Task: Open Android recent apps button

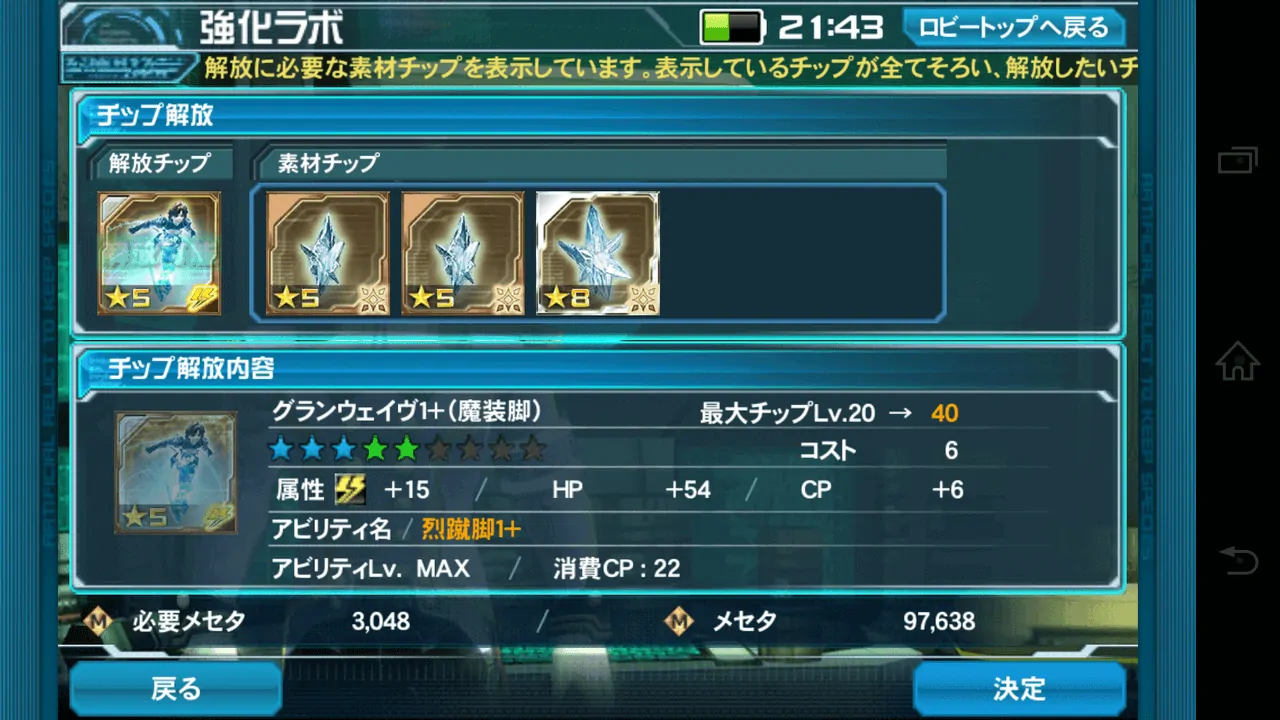Action: tap(1237, 160)
